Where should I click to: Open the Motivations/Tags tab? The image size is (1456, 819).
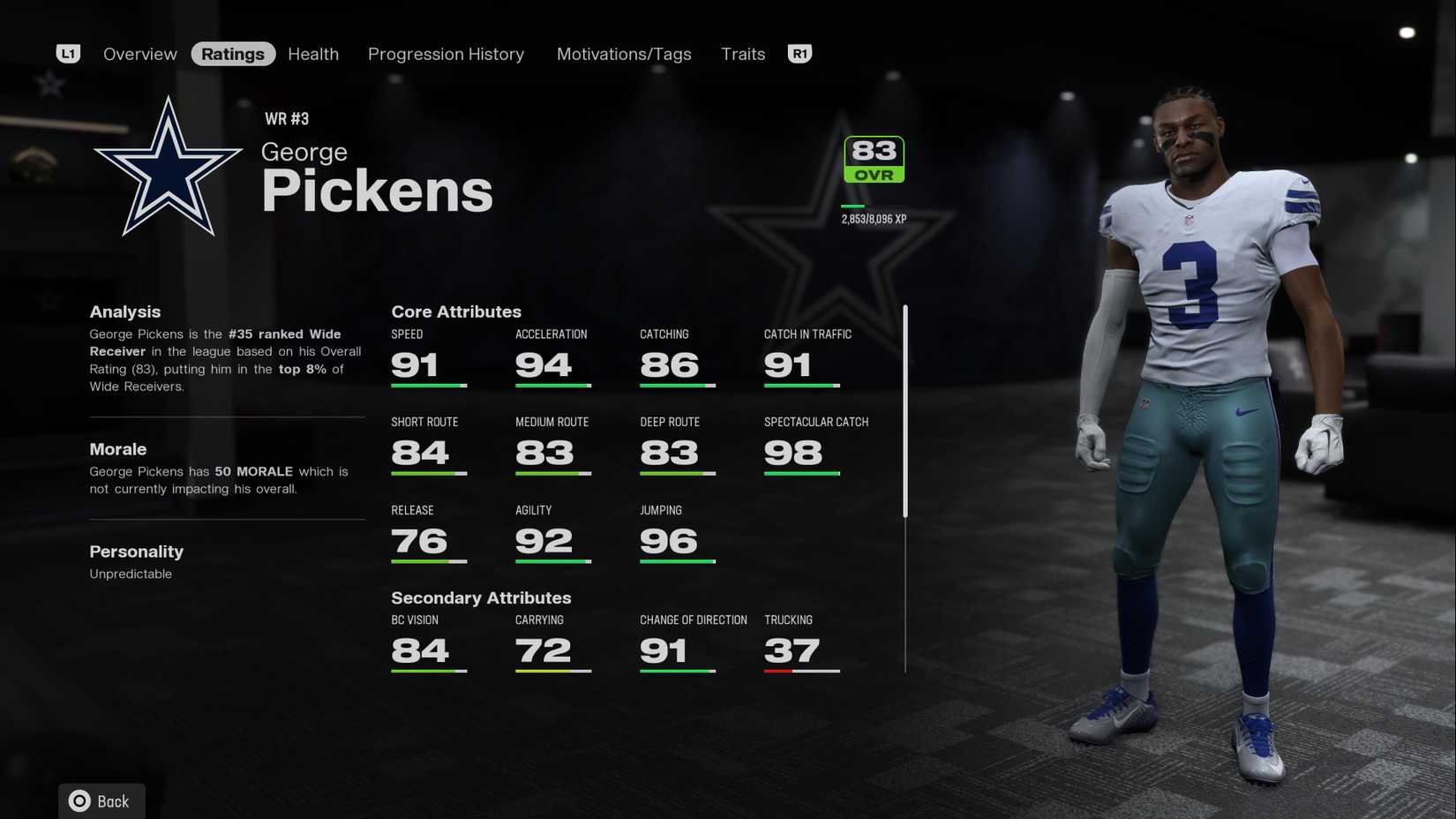(x=624, y=54)
